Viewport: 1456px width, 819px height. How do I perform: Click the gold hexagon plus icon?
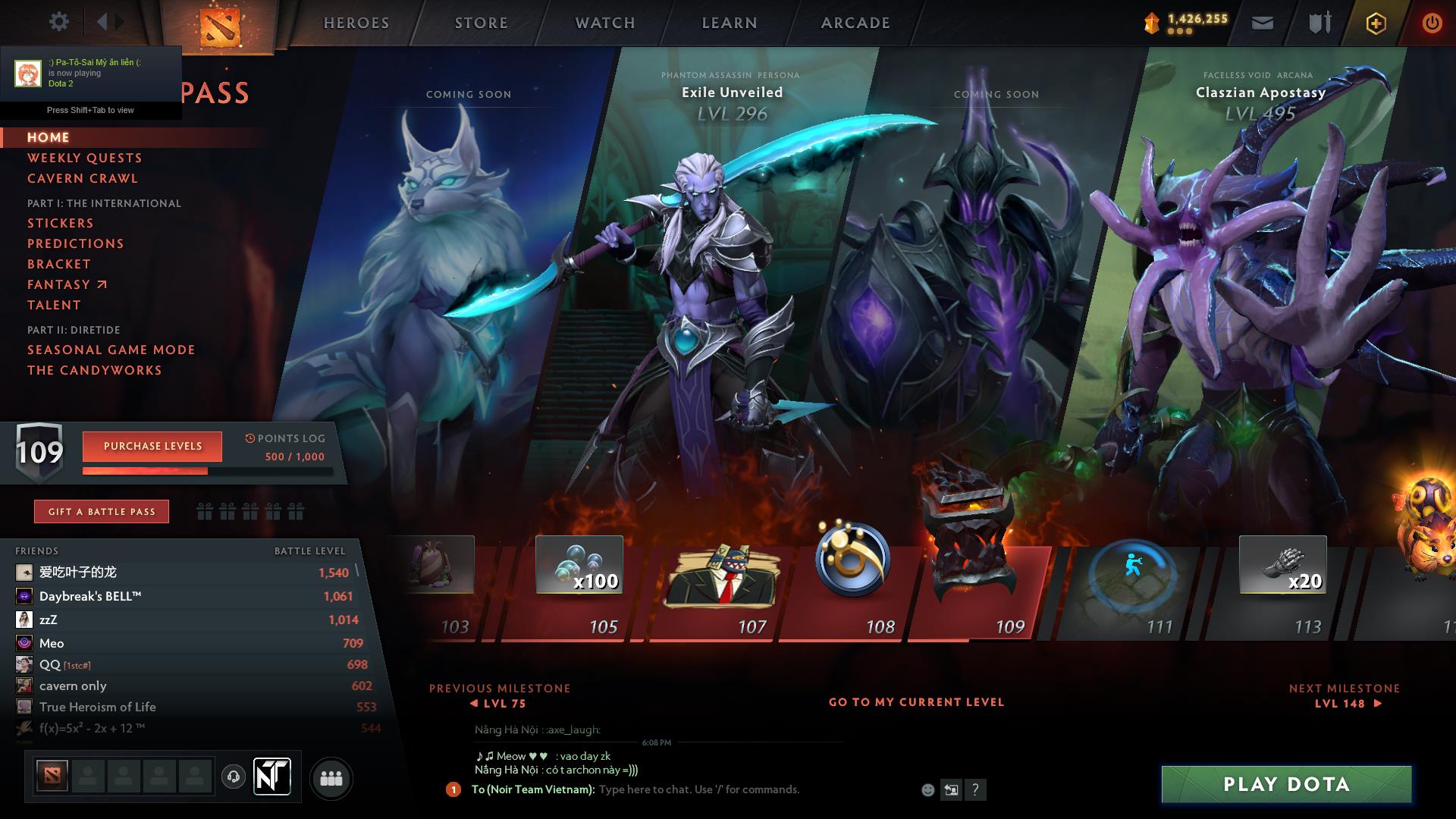point(1375,22)
